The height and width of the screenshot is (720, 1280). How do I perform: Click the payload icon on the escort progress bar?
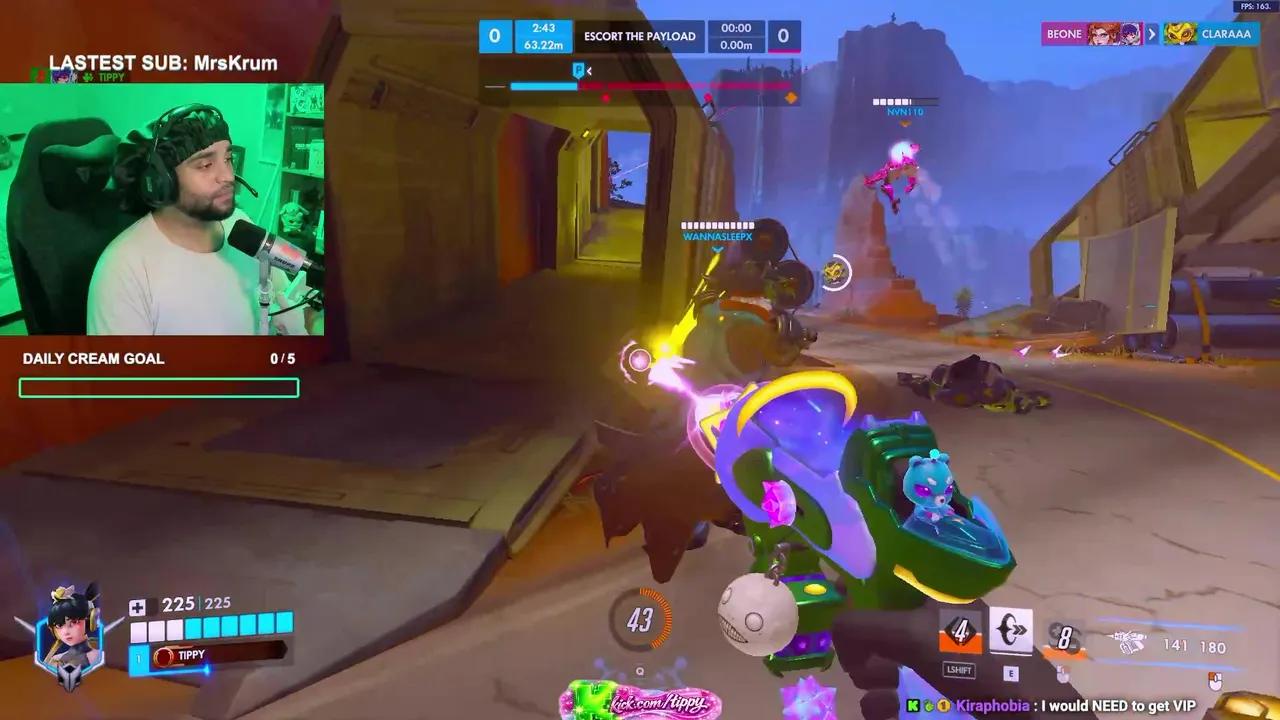pos(578,70)
